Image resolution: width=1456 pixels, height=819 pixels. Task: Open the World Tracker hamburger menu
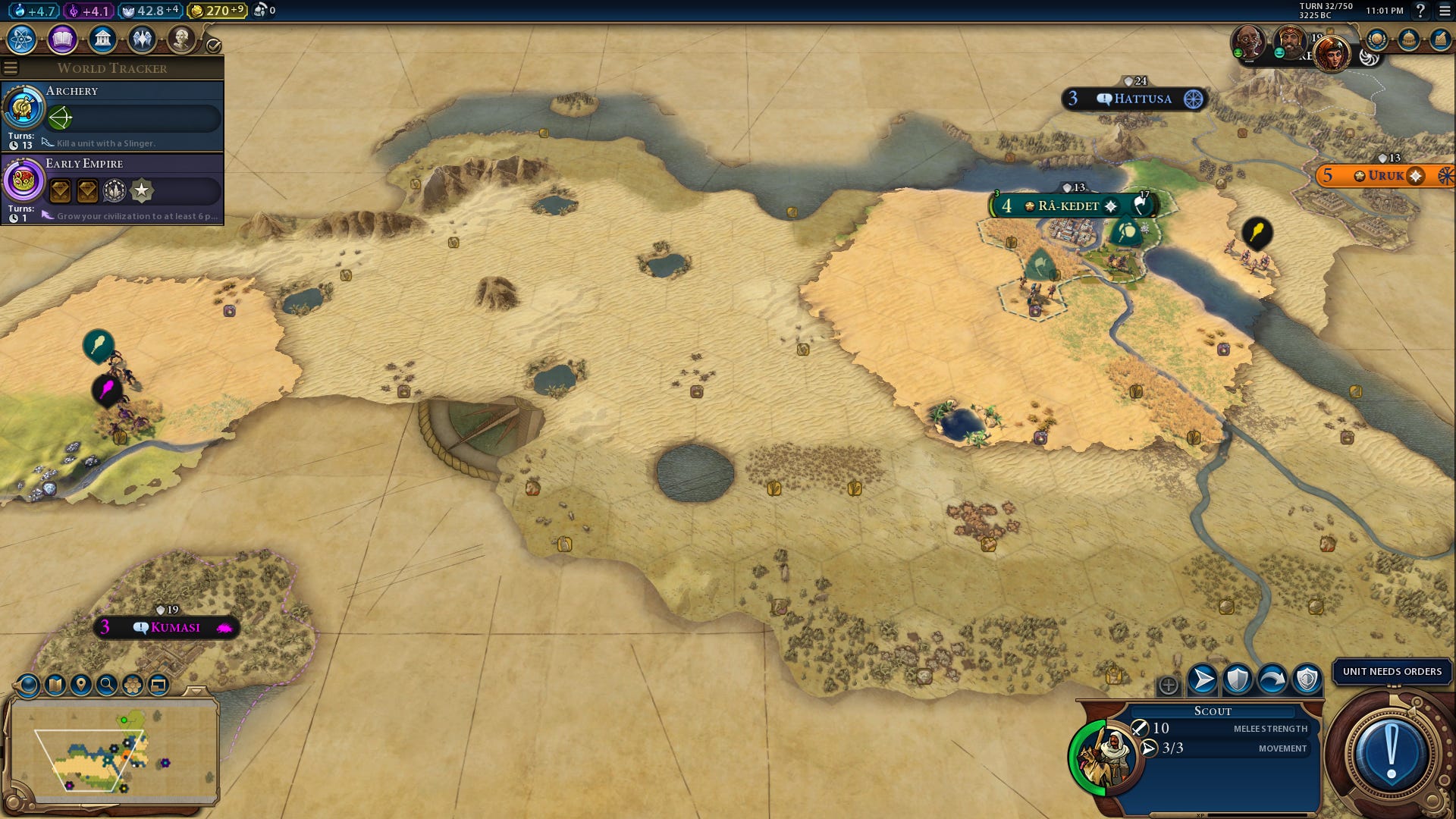(11, 68)
